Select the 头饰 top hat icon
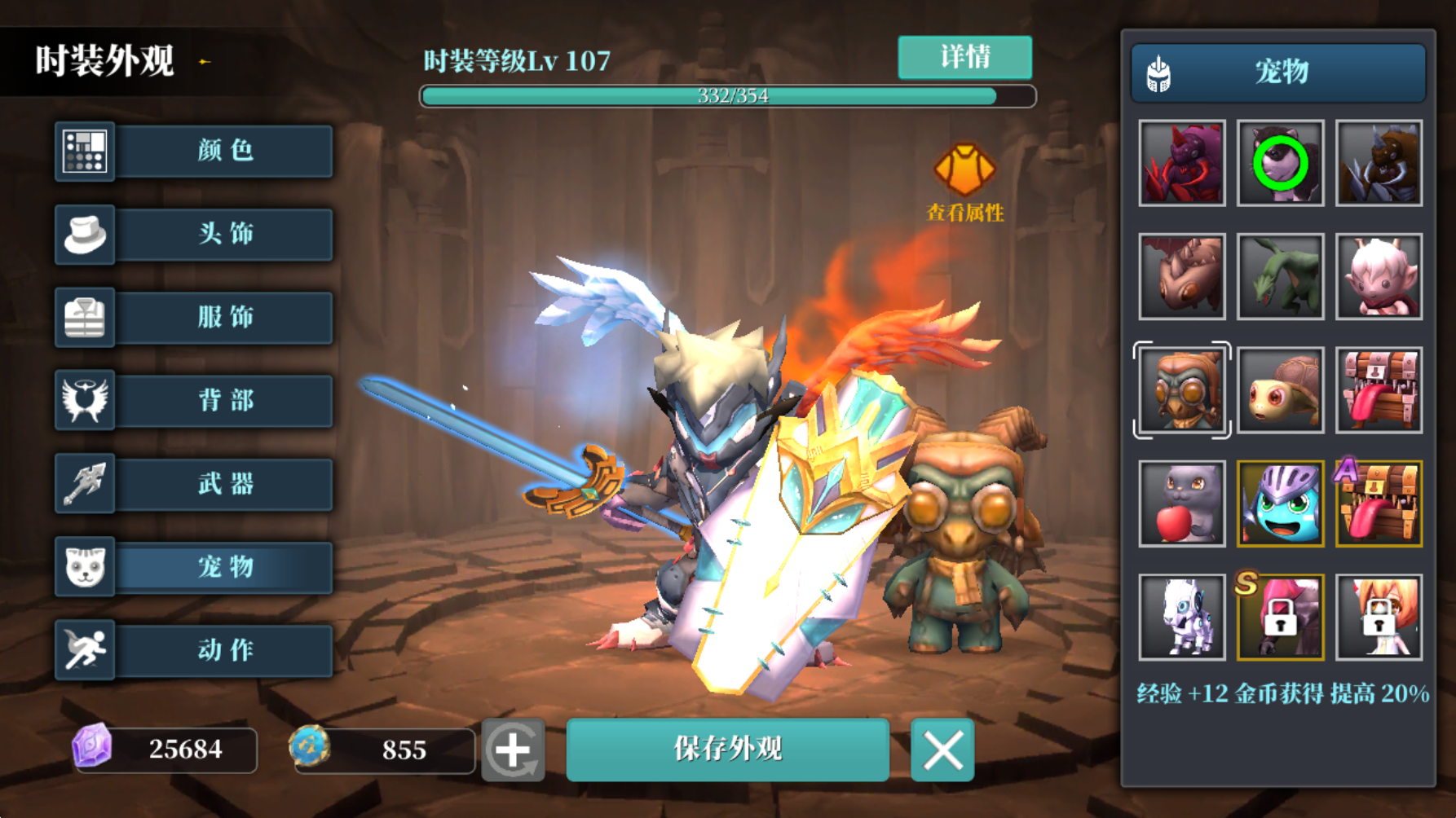Screen dimensions: 1456x818 point(85,235)
